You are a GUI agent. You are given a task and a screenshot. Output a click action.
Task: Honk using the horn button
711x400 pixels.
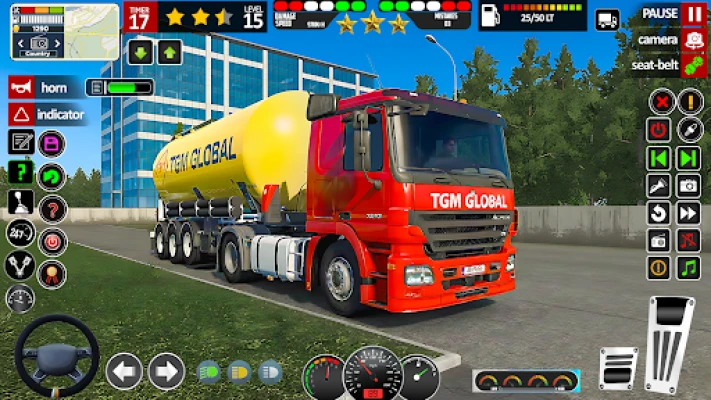click(x=22, y=87)
